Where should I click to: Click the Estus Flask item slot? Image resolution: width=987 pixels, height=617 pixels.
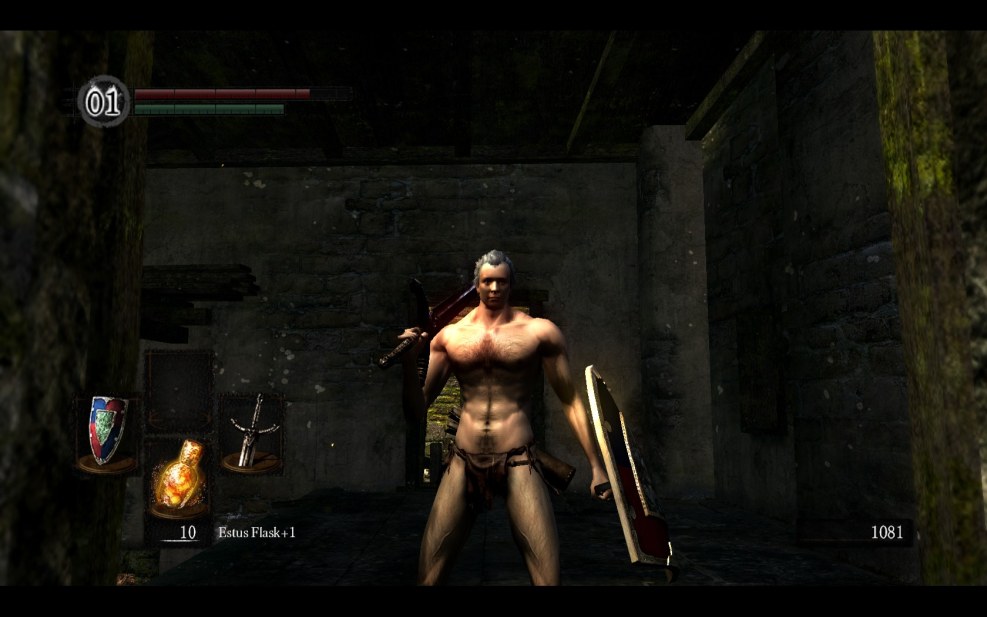coord(178,477)
